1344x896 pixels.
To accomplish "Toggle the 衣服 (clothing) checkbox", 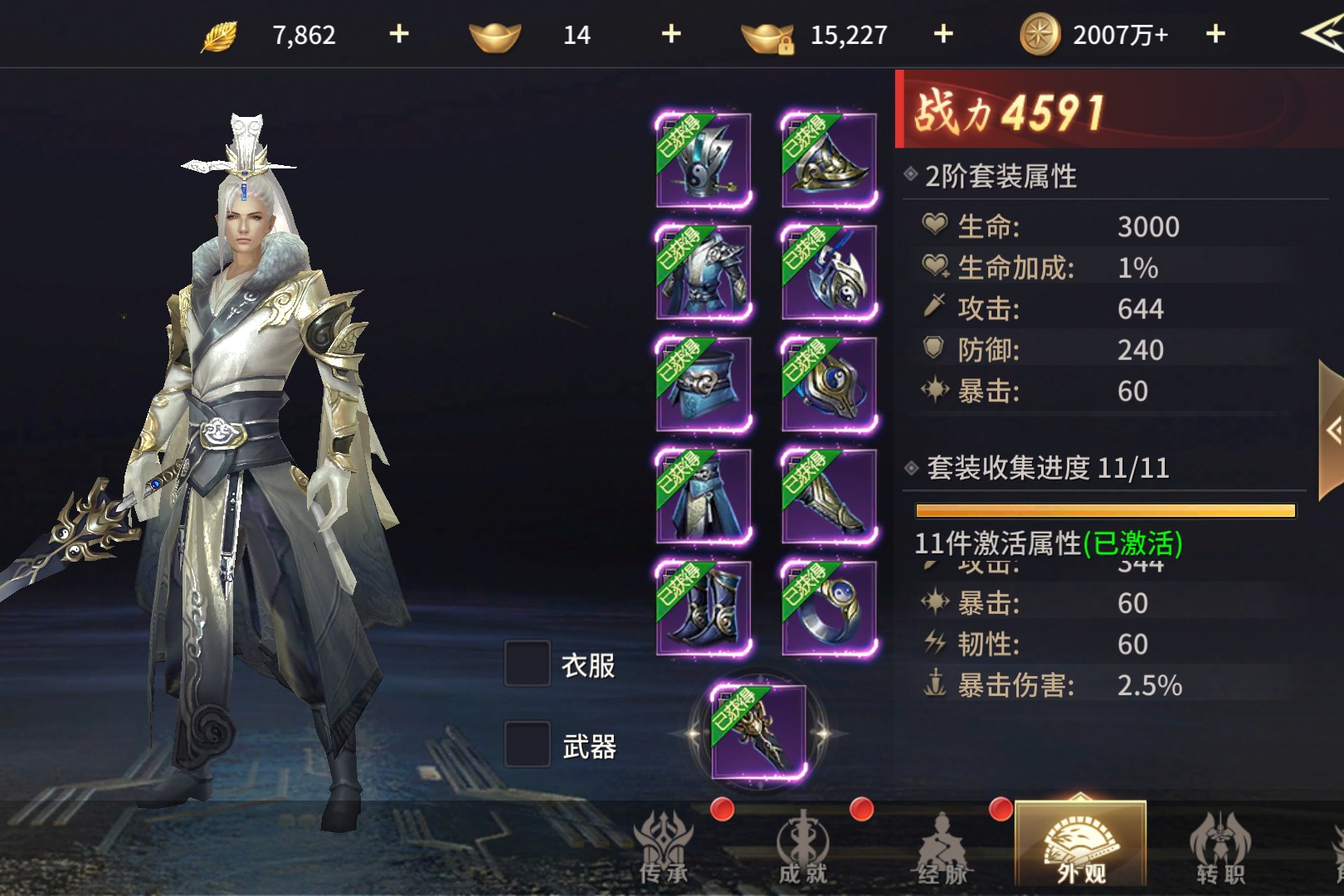I will [528, 664].
